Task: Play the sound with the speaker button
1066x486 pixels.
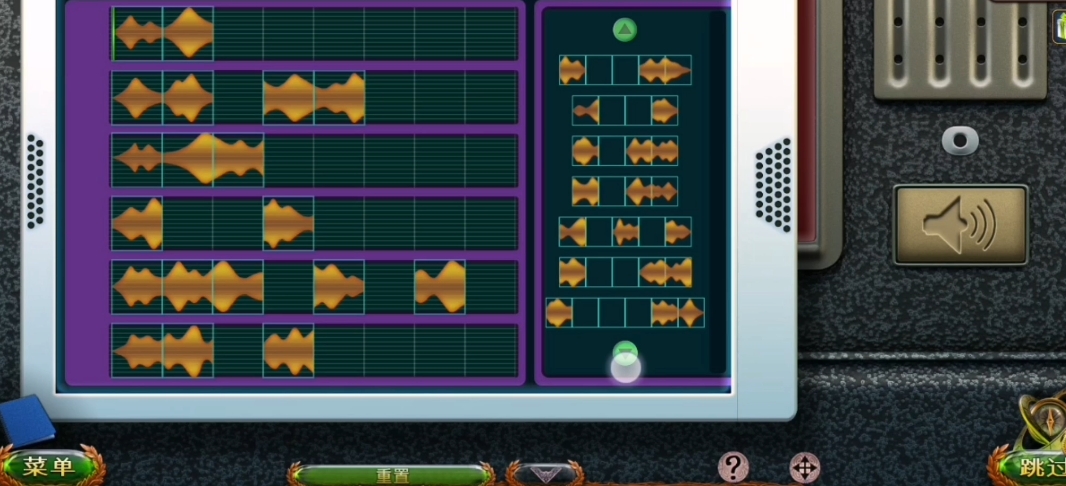Action: tap(960, 225)
